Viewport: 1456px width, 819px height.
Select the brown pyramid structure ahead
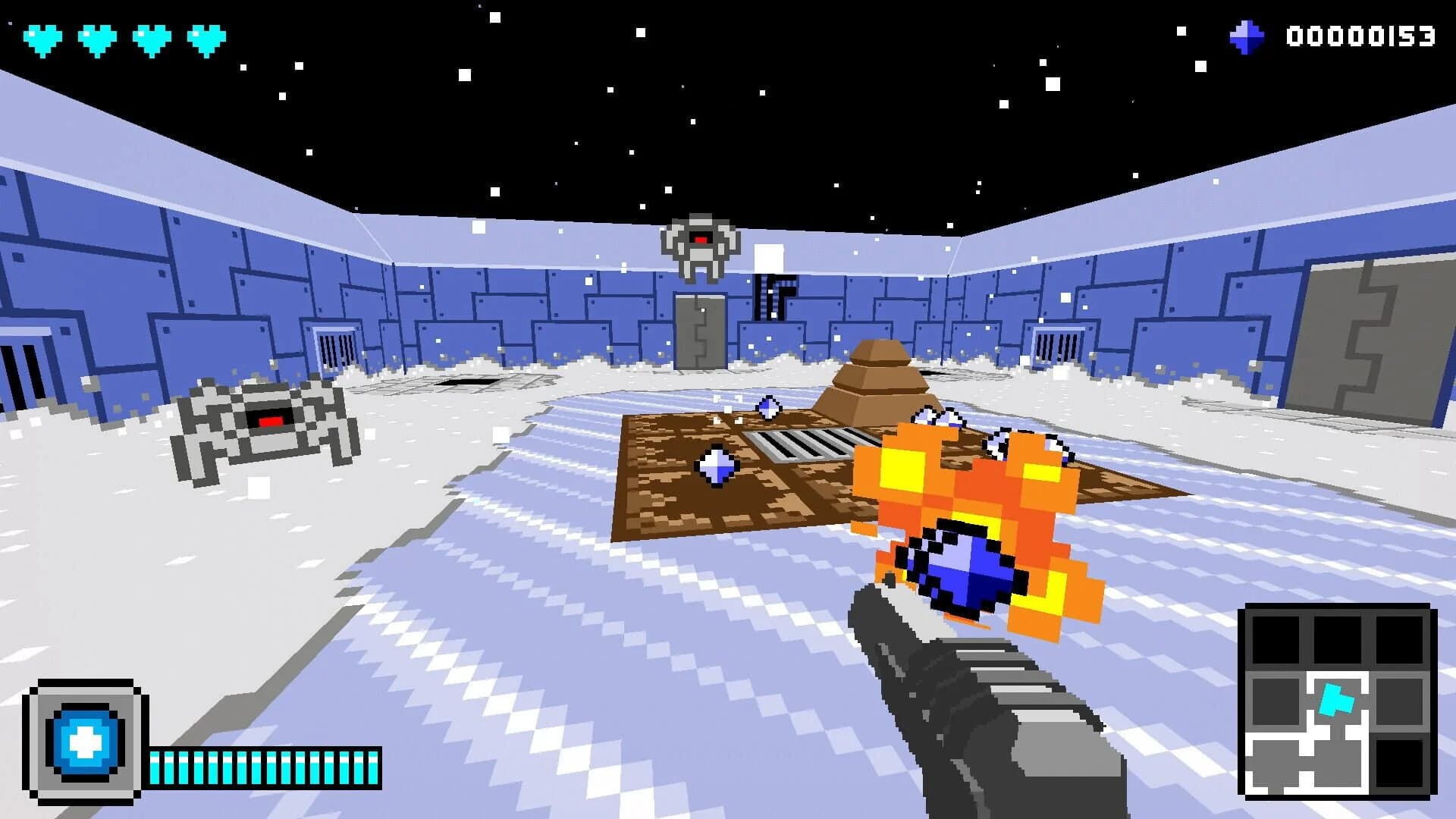pyautogui.click(x=880, y=379)
